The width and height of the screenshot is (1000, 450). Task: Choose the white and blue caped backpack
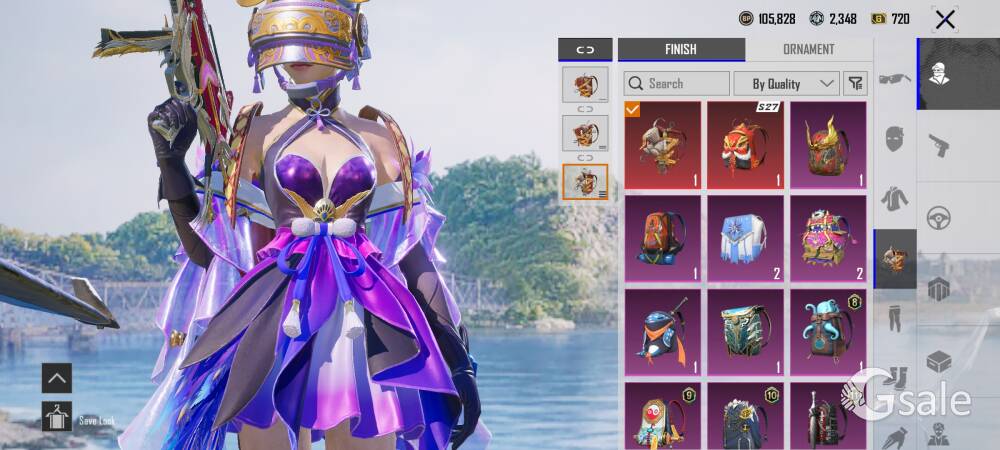pyautogui.click(x=745, y=238)
